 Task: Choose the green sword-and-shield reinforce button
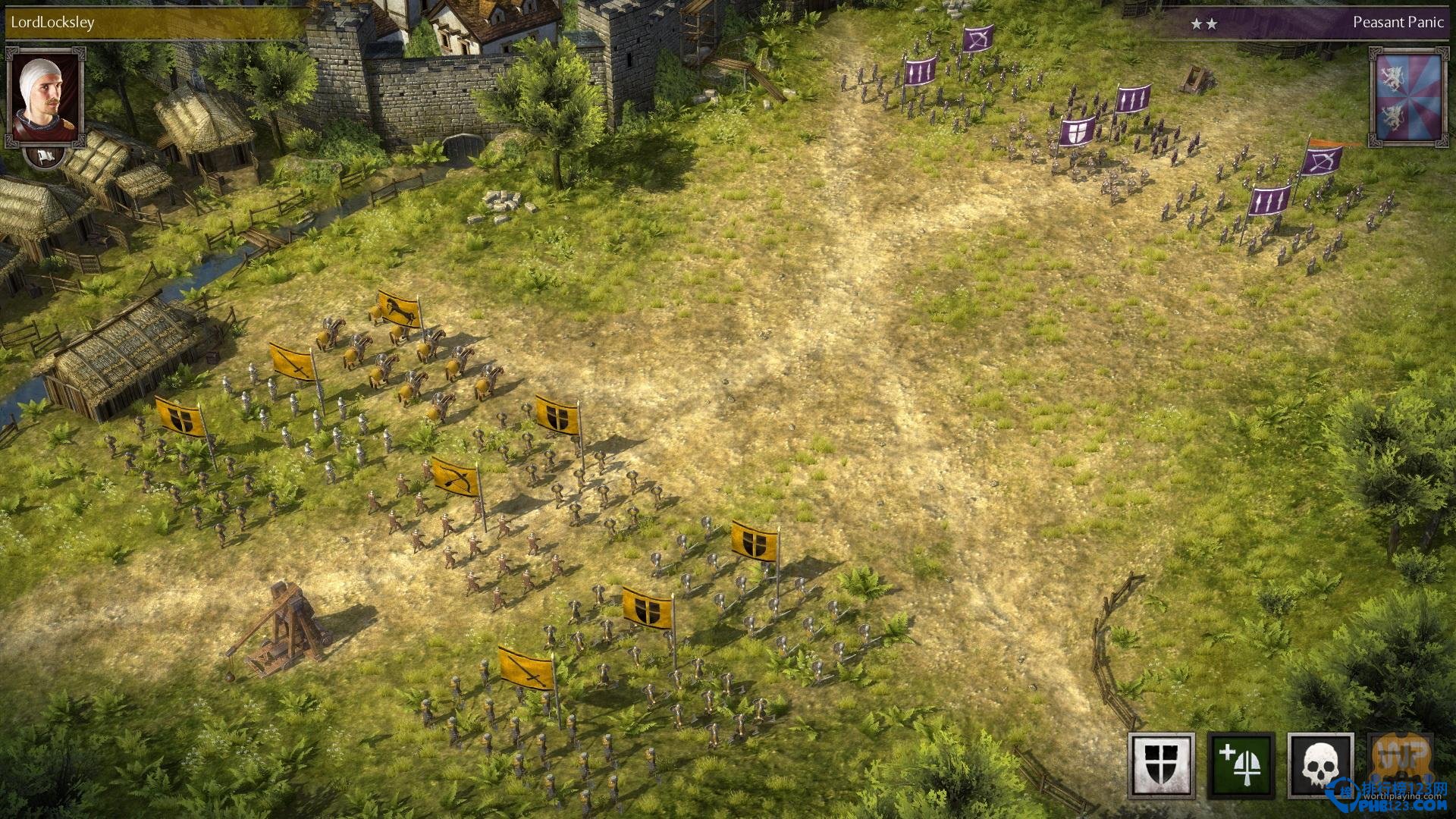pos(1241,766)
